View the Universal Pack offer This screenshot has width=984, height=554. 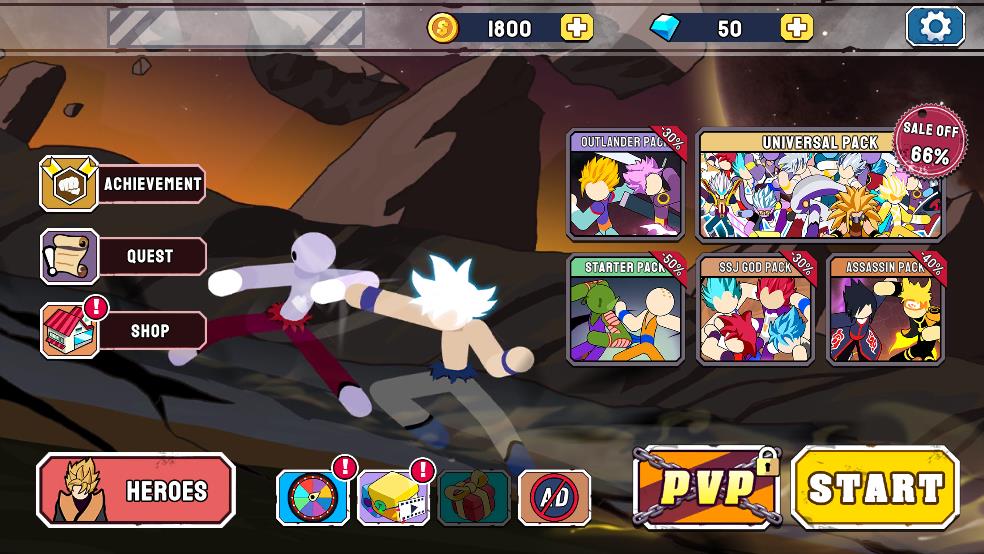tap(820, 185)
